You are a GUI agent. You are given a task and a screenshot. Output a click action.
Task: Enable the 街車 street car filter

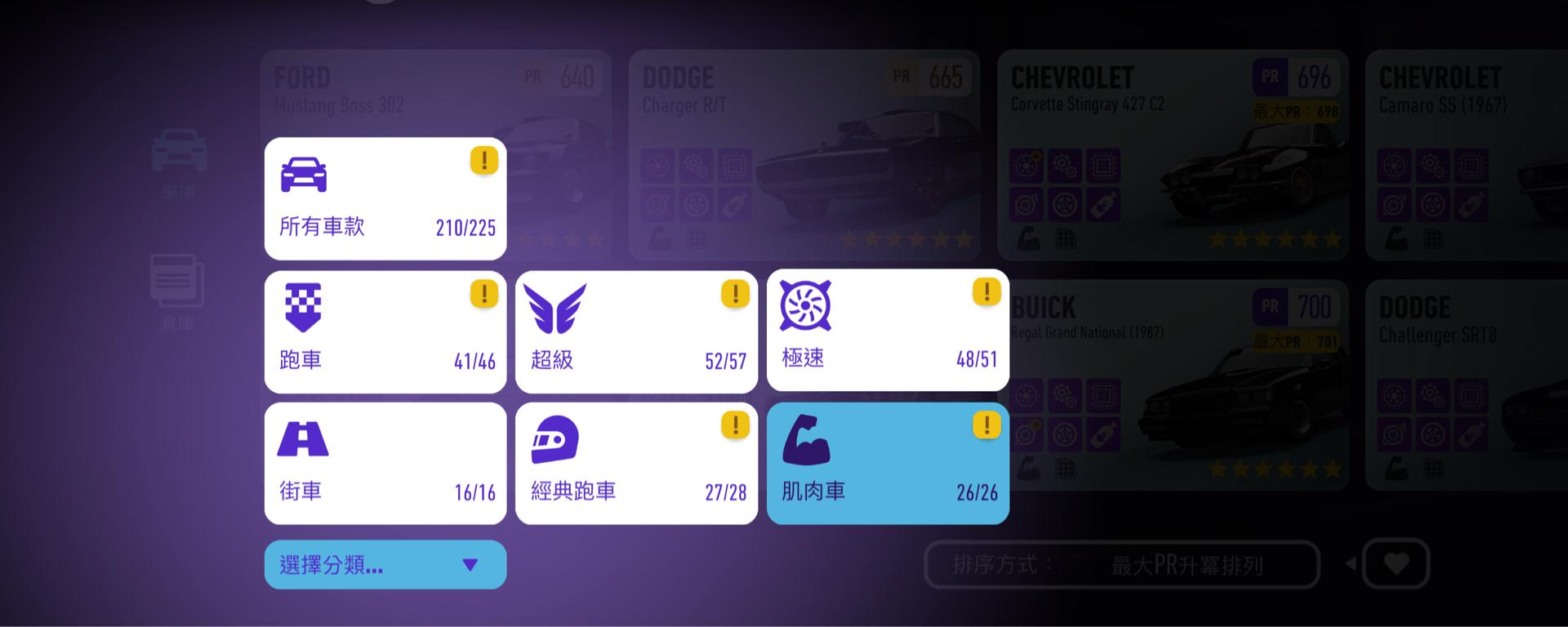[385, 464]
